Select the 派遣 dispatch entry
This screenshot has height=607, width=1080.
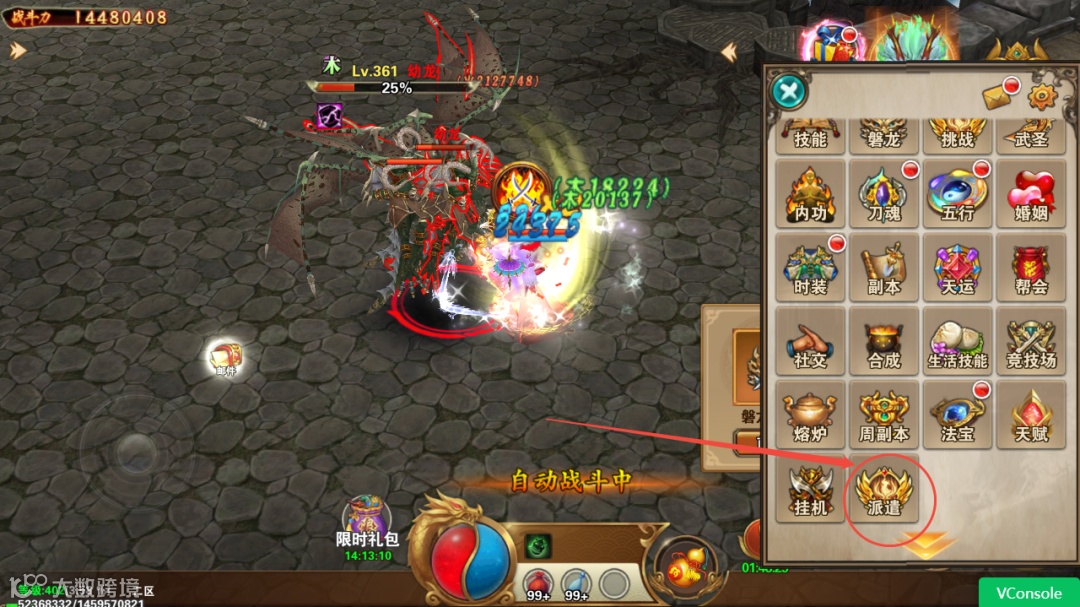coord(884,488)
